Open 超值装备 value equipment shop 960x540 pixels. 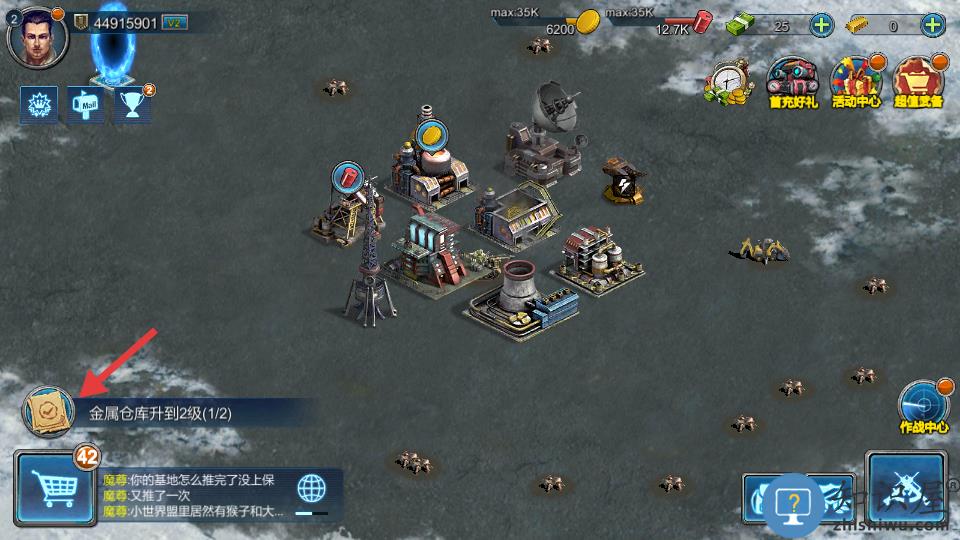(918, 82)
